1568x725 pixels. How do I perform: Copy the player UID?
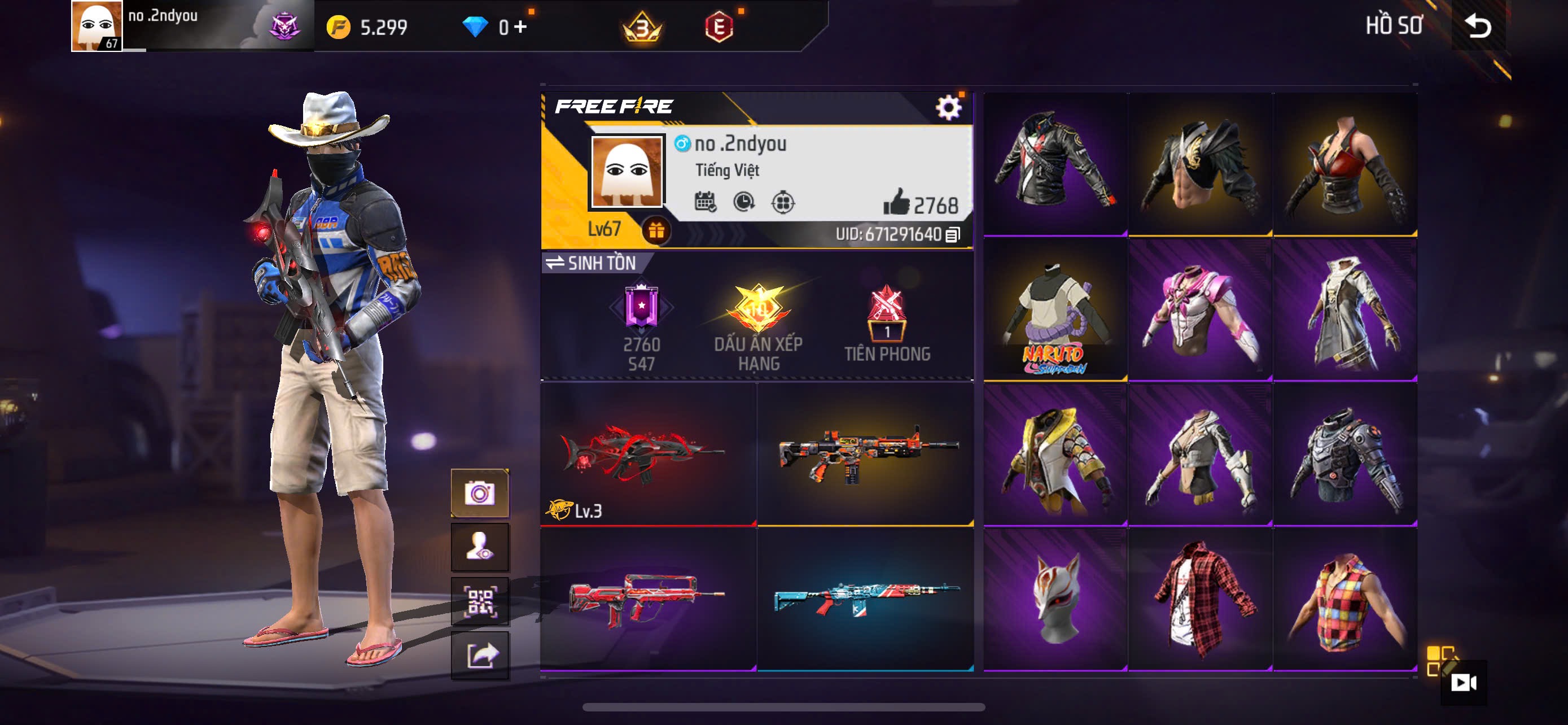(x=953, y=234)
